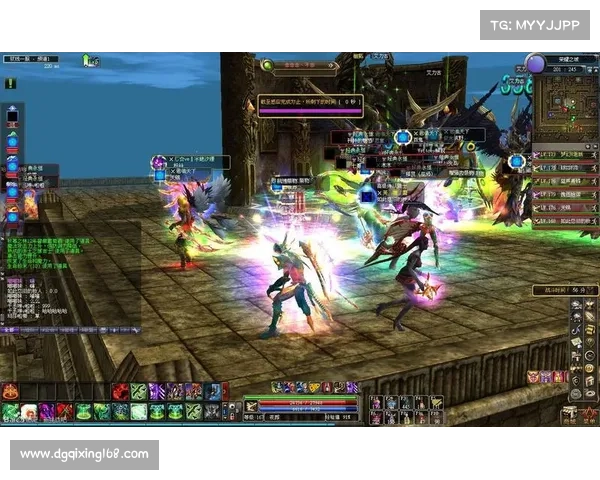Use the F1 quick-slot item
This screenshot has width=600, height=480.
(x=376, y=403)
